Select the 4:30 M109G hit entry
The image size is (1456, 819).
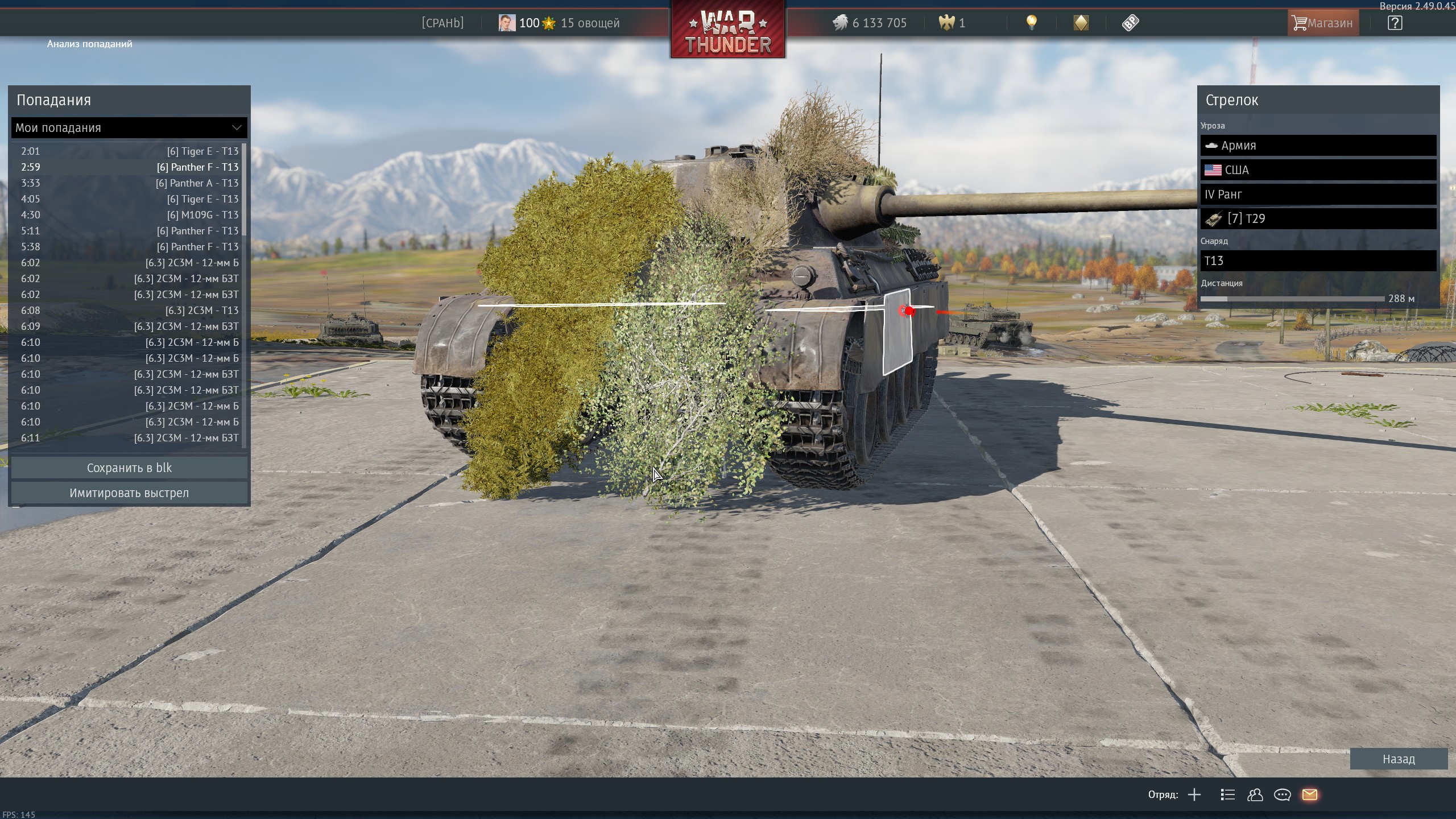click(129, 215)
